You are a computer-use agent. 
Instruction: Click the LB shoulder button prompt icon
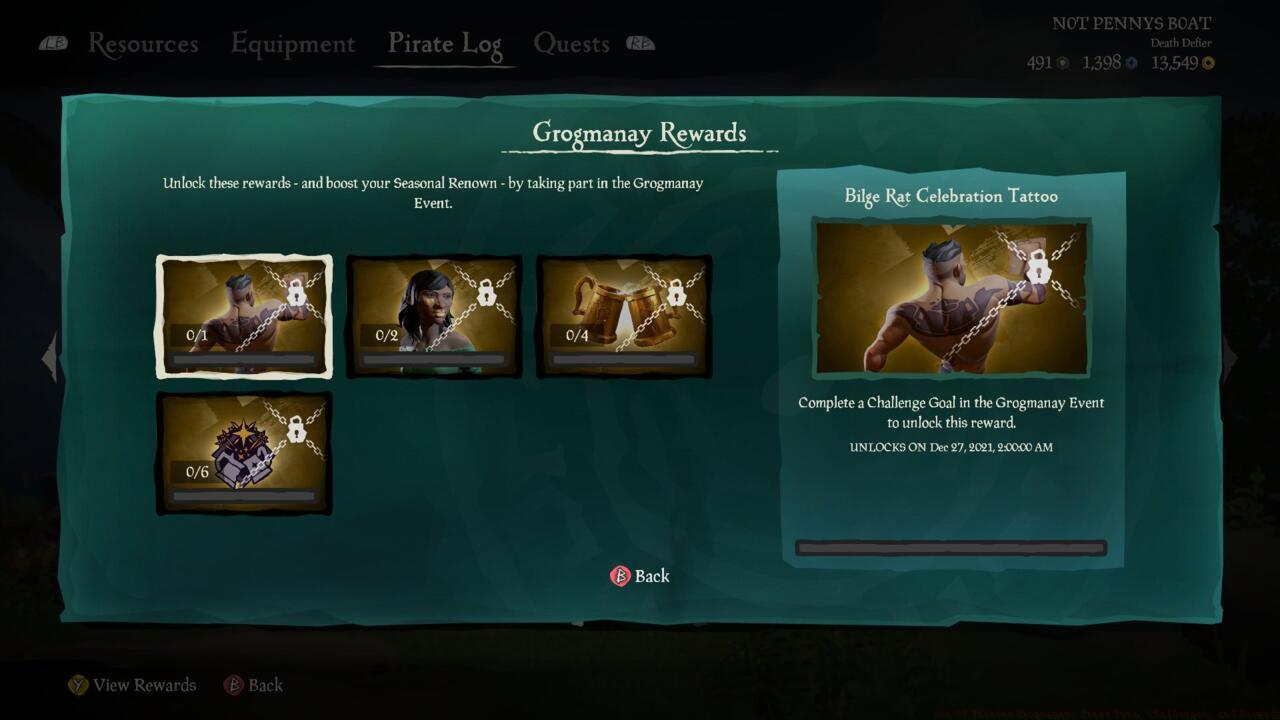pos(53,43)
